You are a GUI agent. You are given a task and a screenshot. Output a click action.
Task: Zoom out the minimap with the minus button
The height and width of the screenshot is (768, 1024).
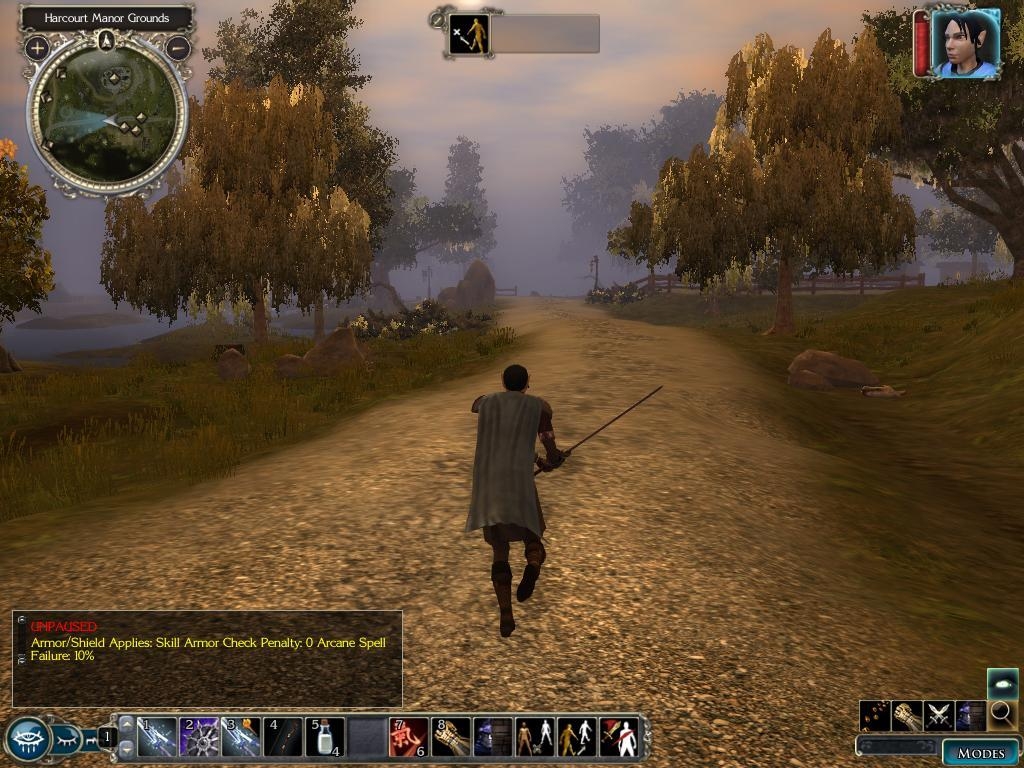click(178, 47)
